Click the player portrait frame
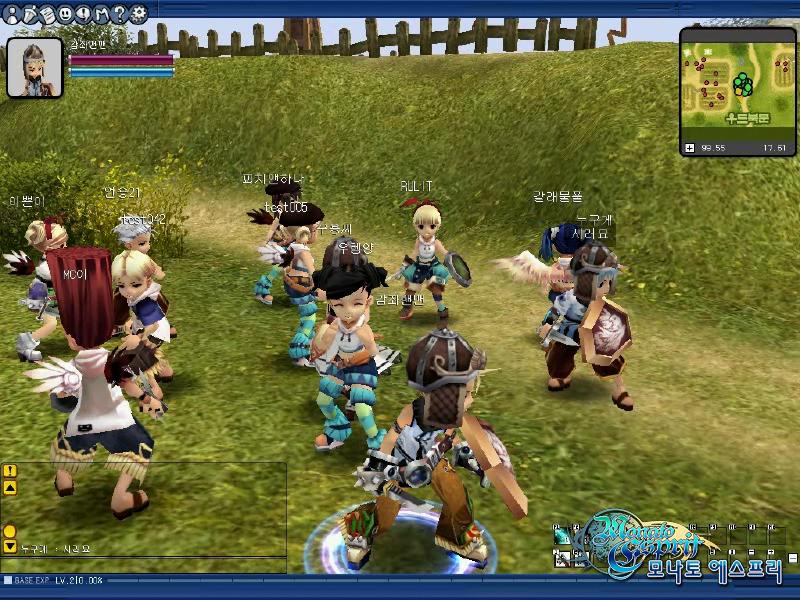800x600 pixels. pos(35,68)
